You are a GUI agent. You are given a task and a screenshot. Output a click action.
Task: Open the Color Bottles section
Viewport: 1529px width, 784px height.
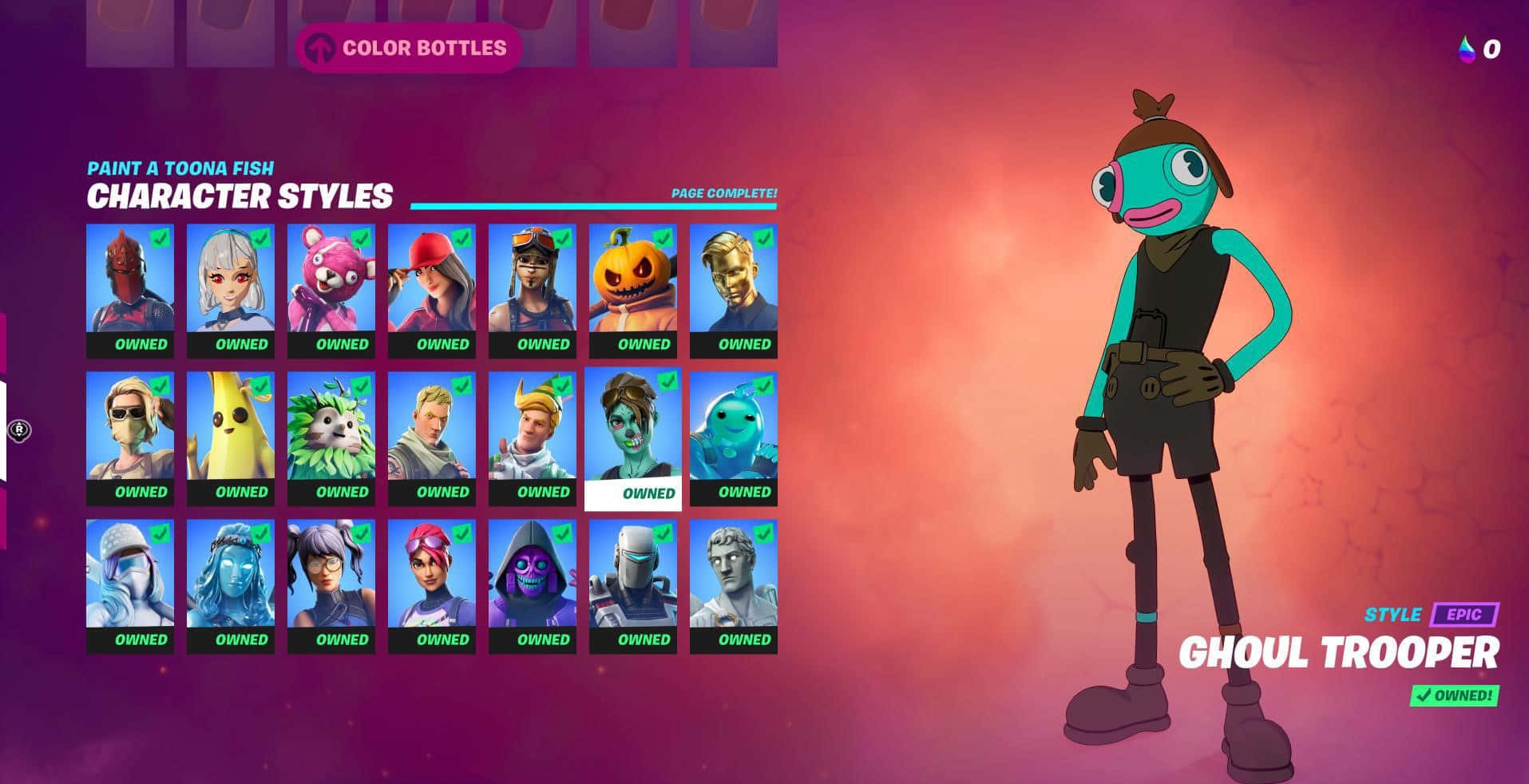coord(409,48)
